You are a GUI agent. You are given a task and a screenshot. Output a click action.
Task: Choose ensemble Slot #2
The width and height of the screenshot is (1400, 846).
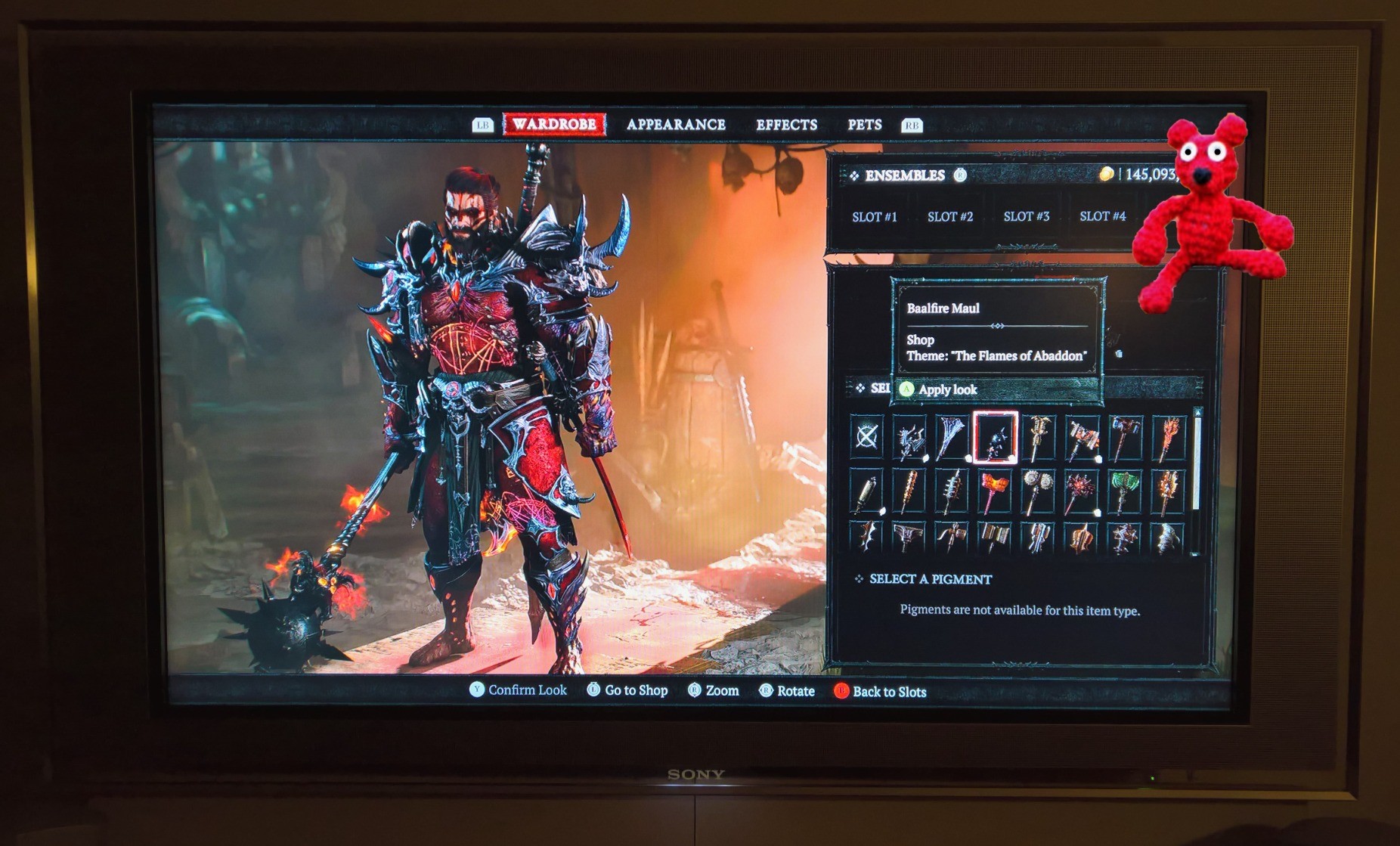tap(950, 217)
